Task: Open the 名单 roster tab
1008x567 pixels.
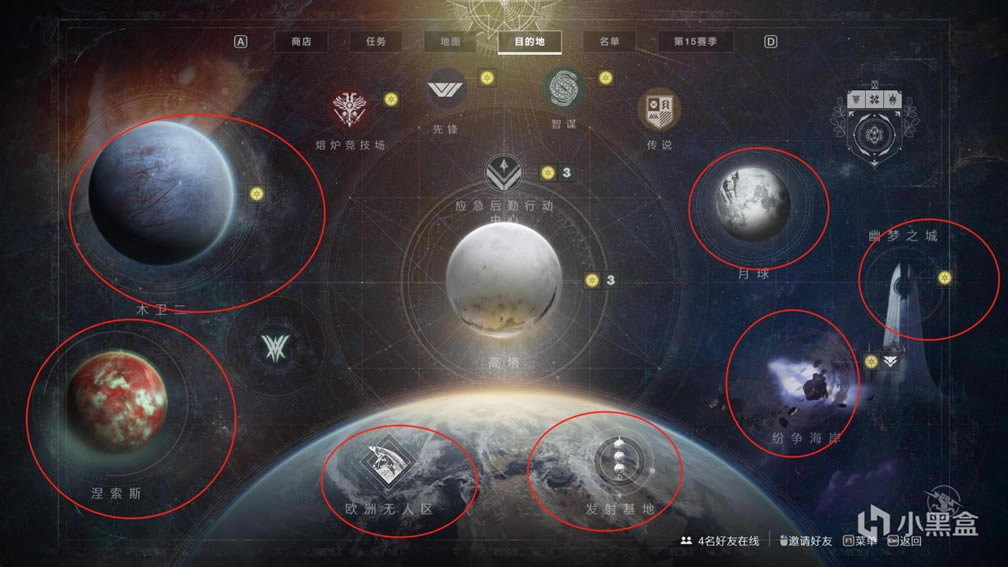Action: coord(608,42)
